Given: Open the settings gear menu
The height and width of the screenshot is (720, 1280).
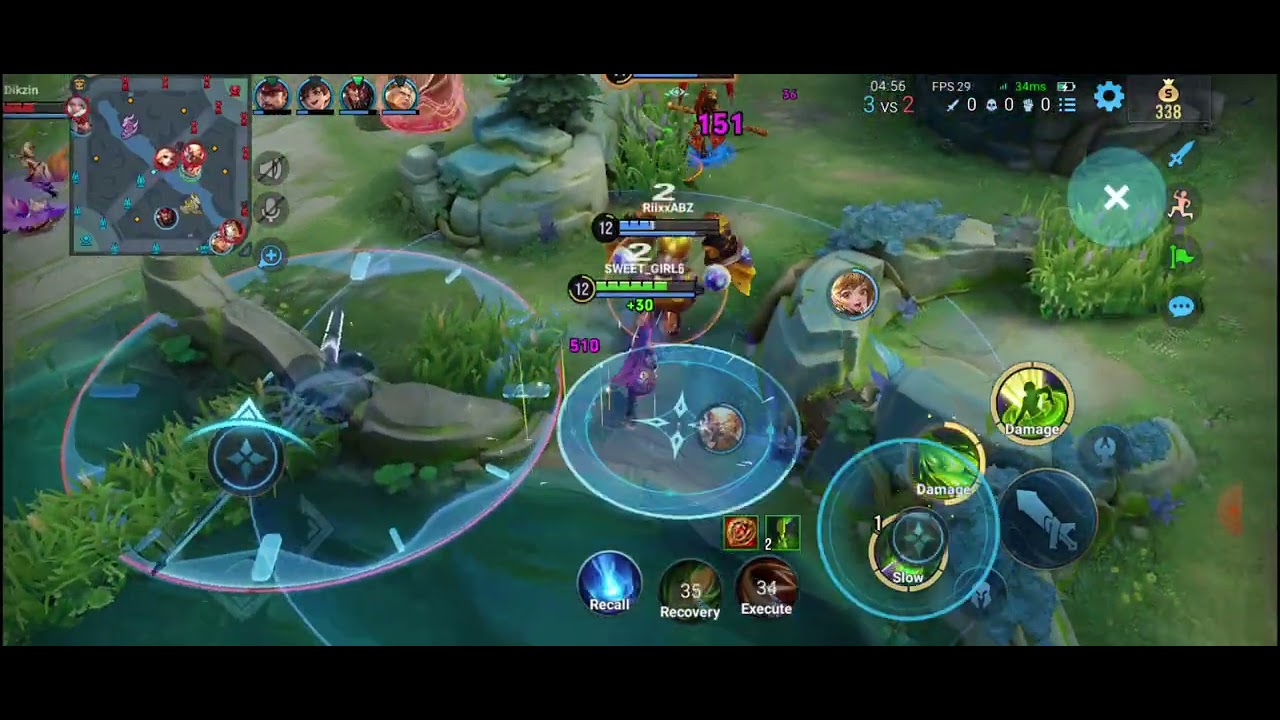Looking at the screenshot, I should click(1108, 97).
